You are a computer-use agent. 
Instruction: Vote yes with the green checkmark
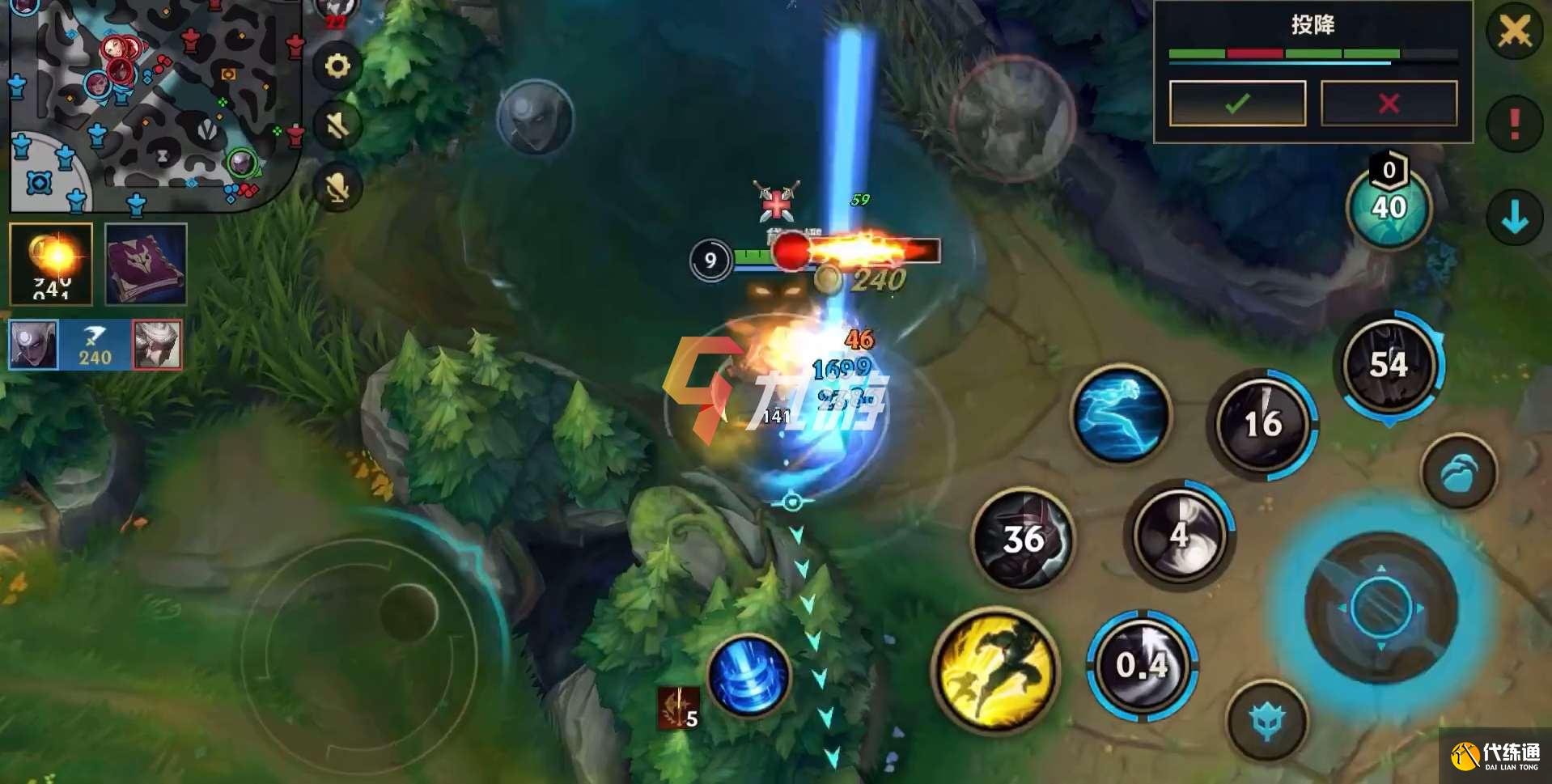coord(1236,104)
